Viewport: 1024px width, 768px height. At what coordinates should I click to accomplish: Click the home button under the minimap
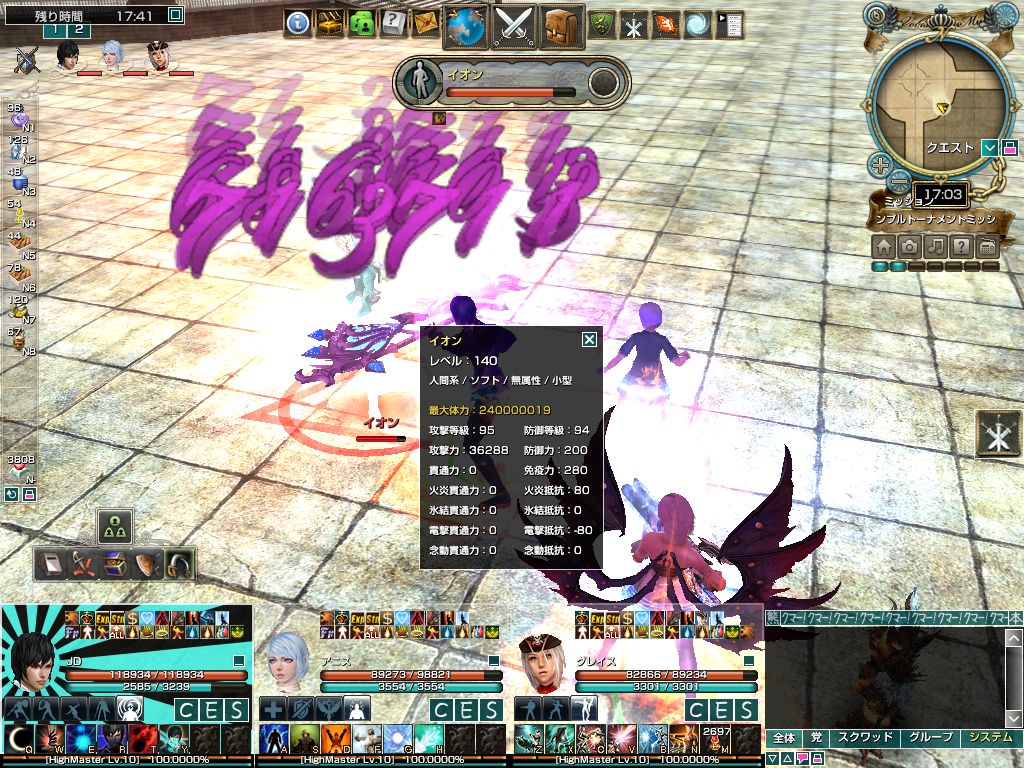click(x=884, y=246)
